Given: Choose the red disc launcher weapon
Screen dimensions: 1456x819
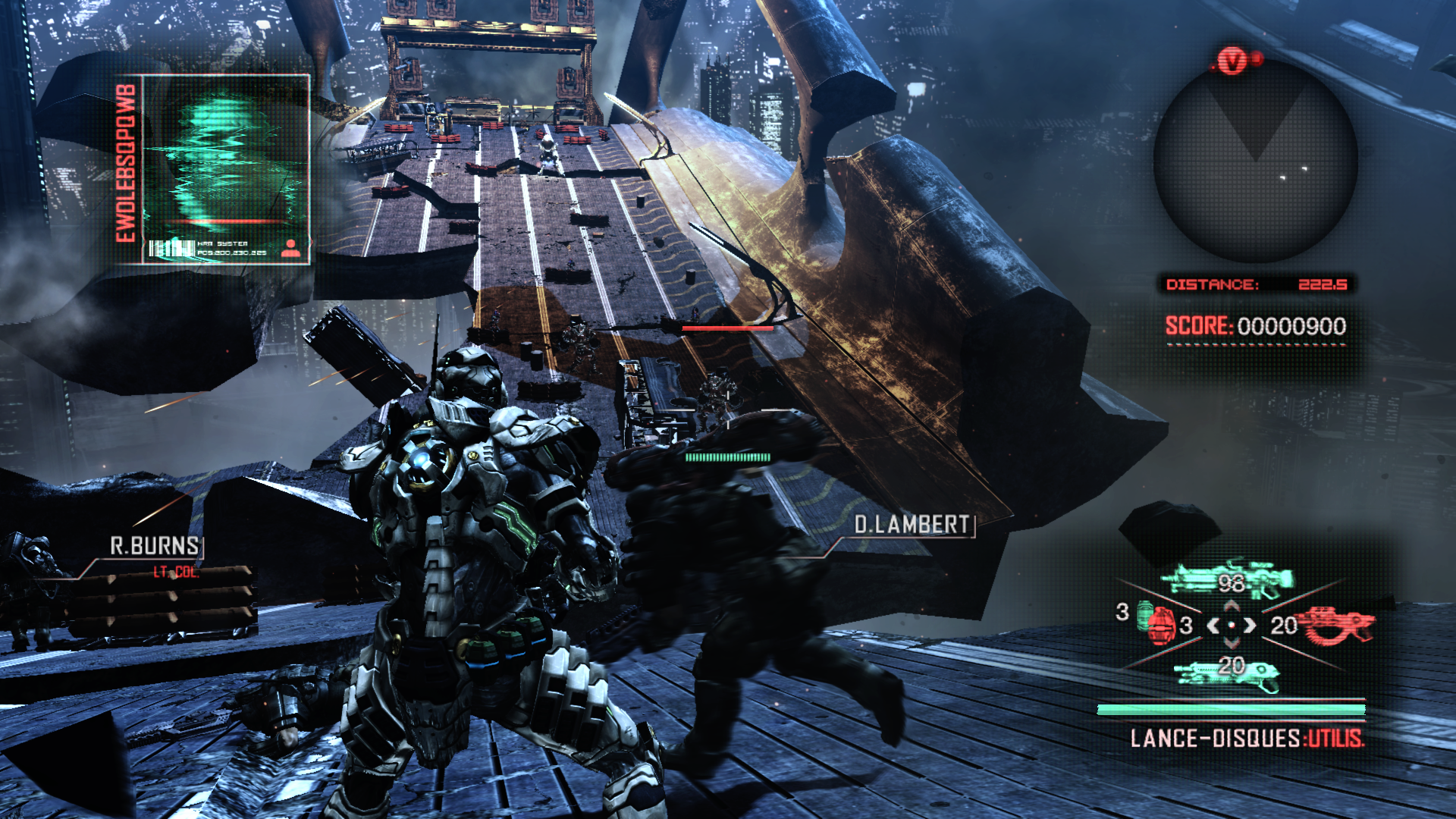Looking at the screenshot, I should click(1336, 624).
